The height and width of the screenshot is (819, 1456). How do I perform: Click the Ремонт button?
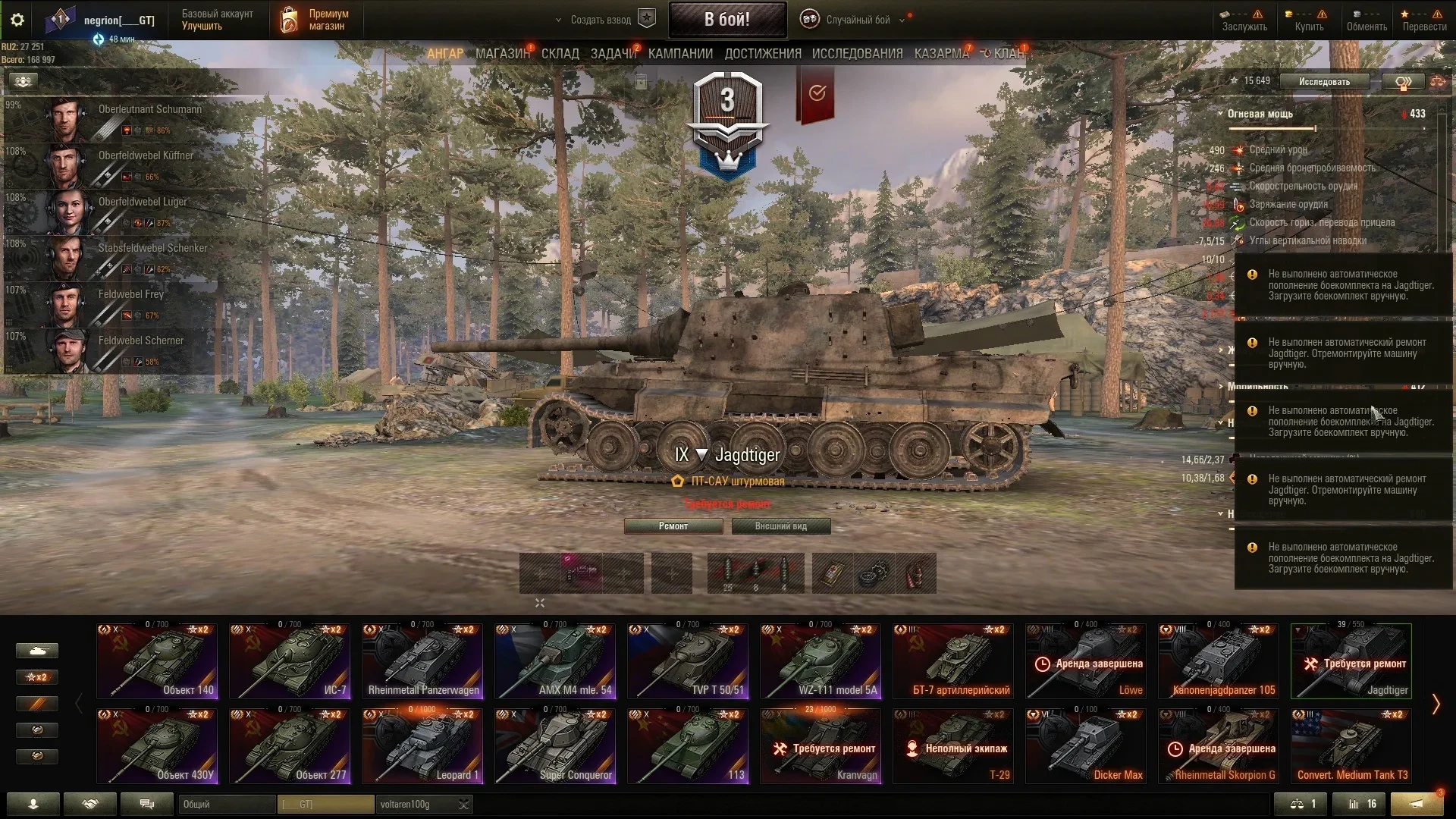[673, 526]
